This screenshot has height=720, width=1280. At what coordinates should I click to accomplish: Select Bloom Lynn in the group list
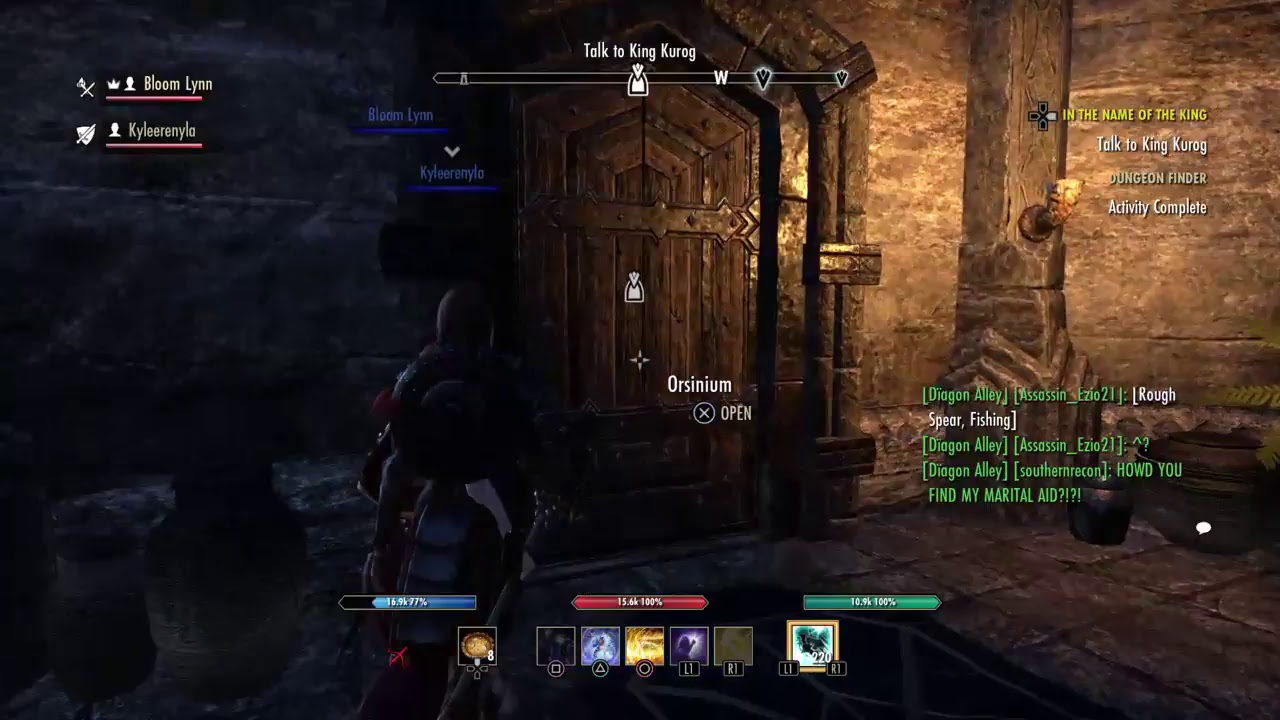coord(177,84)
